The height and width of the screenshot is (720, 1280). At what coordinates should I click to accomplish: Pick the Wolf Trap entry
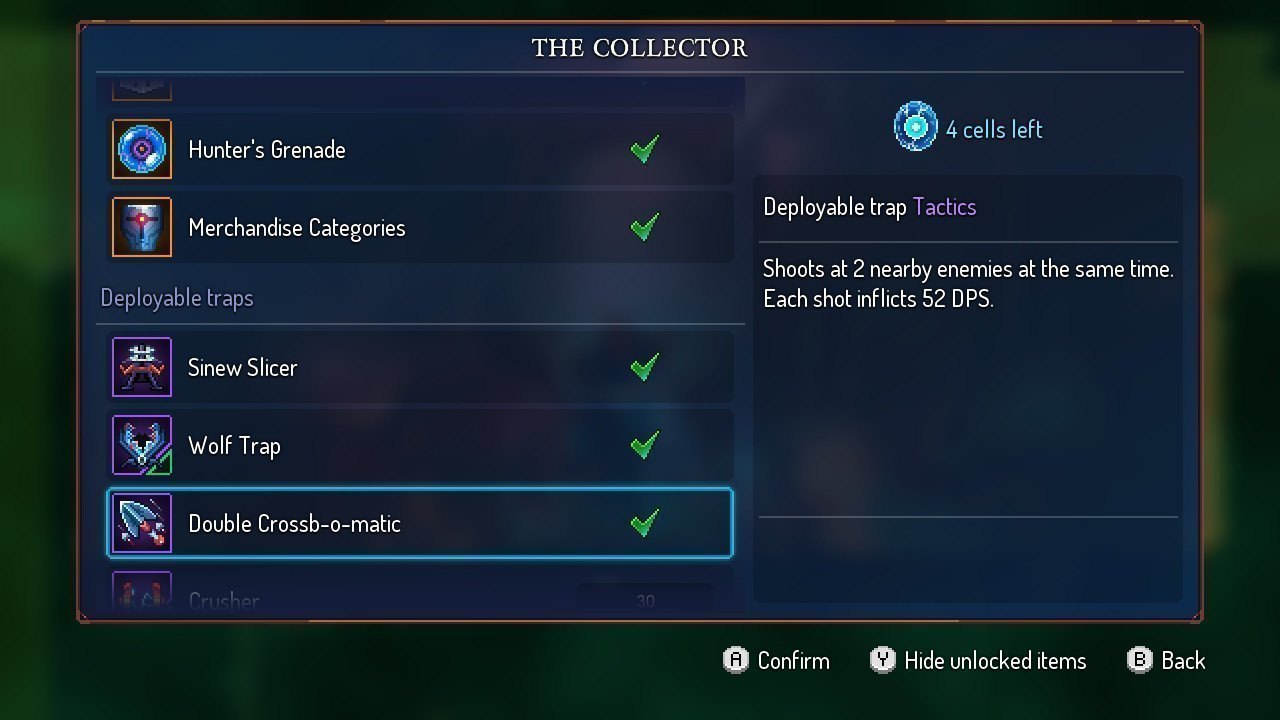pos(420,445)
